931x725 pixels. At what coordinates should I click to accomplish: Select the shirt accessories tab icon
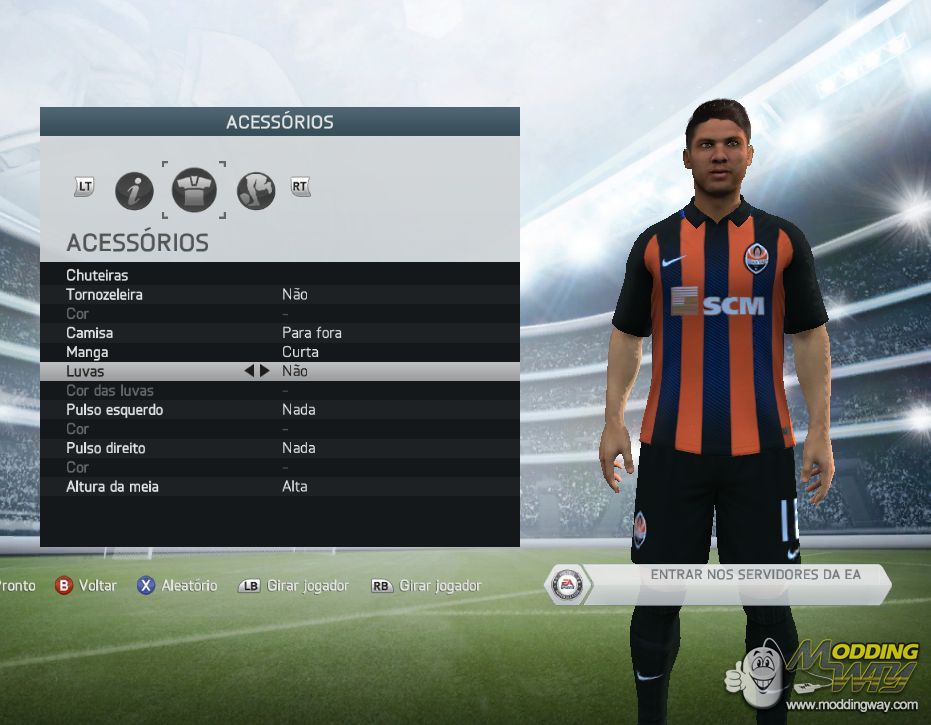[194, 190]
